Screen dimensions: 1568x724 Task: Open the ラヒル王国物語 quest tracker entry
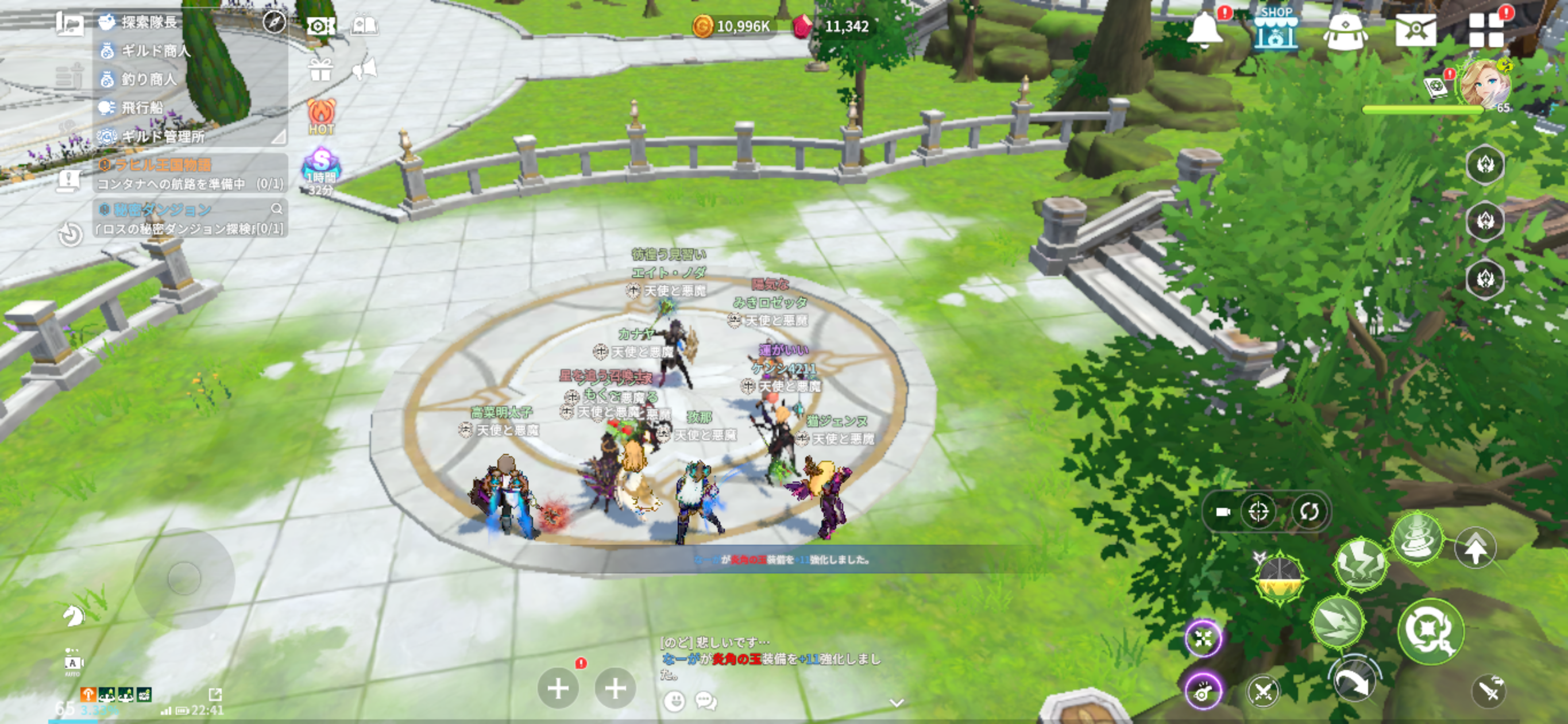(189, 174)
